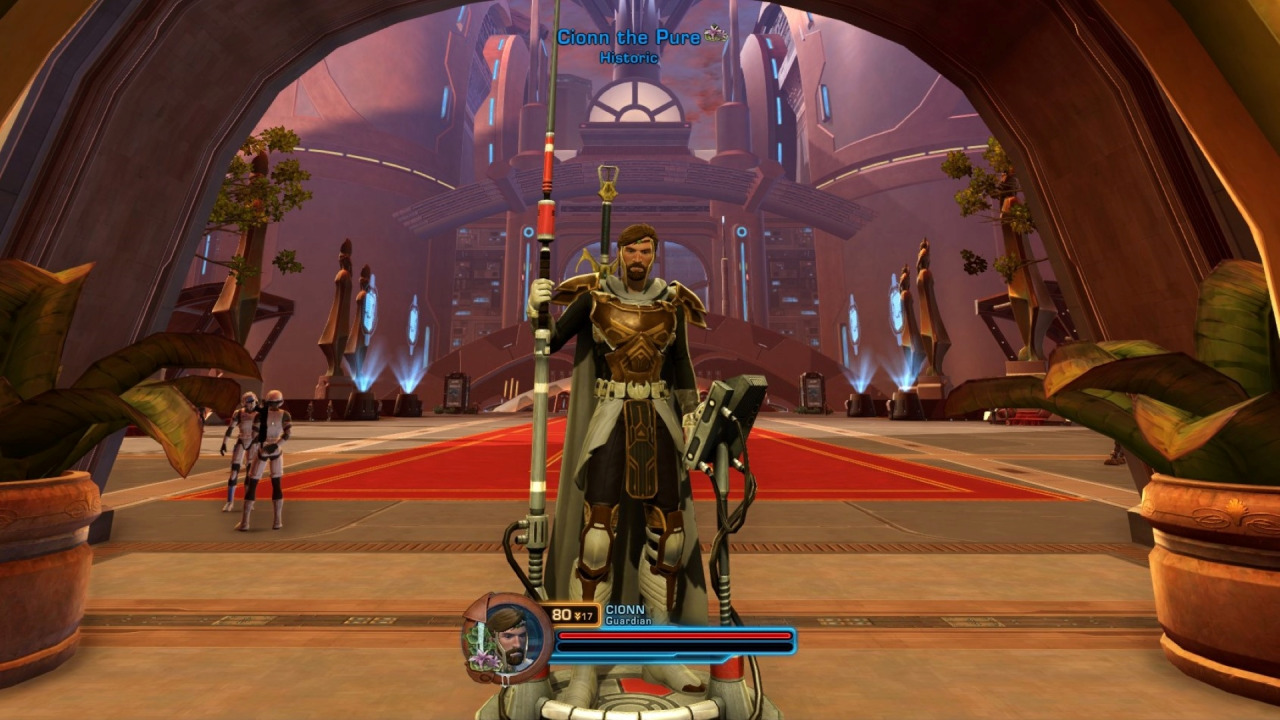
Task: Select Cionn's character portrait in the unit frame
Action: pos(507,637)
